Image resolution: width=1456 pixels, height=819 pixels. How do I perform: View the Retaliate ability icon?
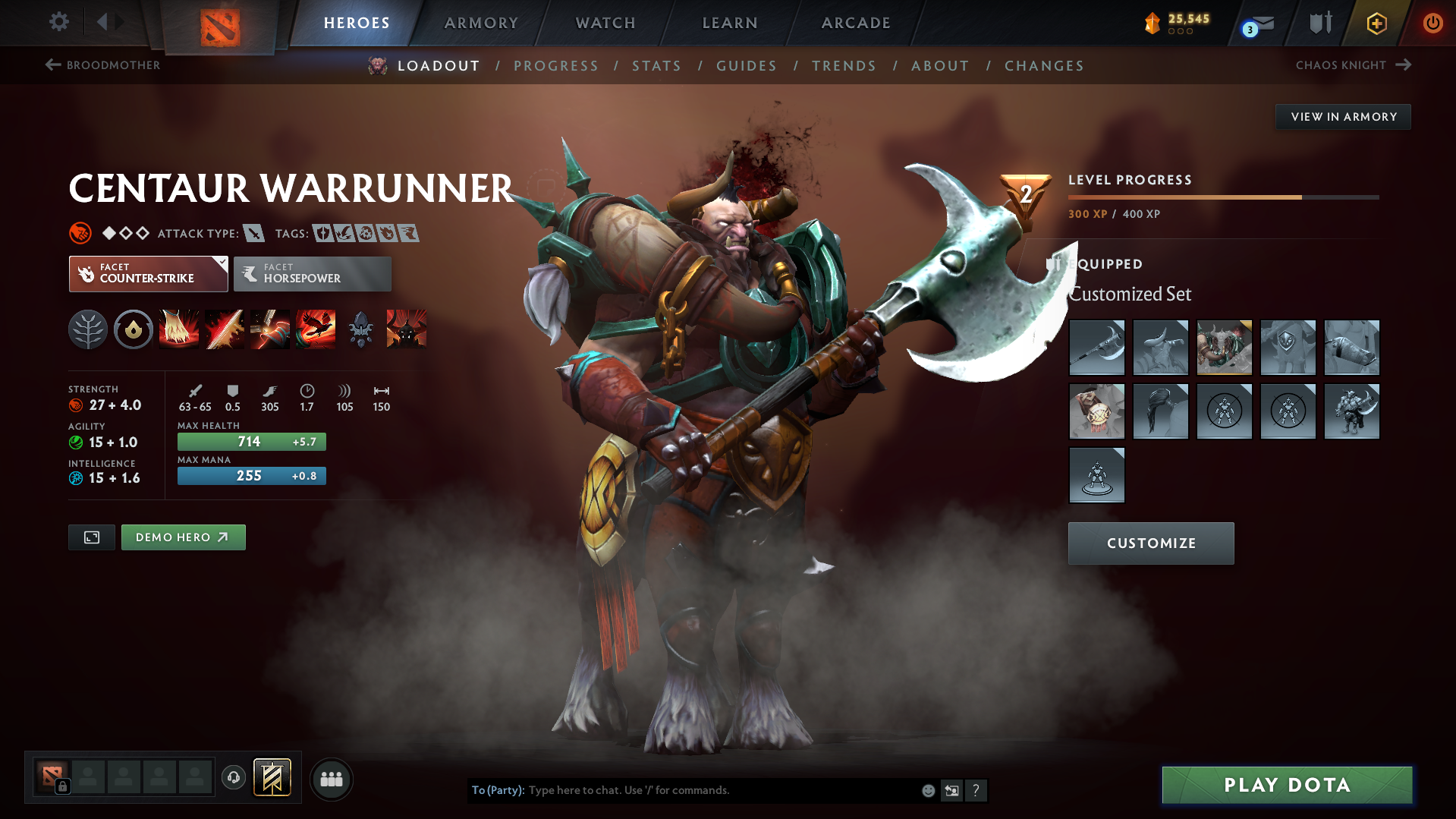click(x=270, y=329)
